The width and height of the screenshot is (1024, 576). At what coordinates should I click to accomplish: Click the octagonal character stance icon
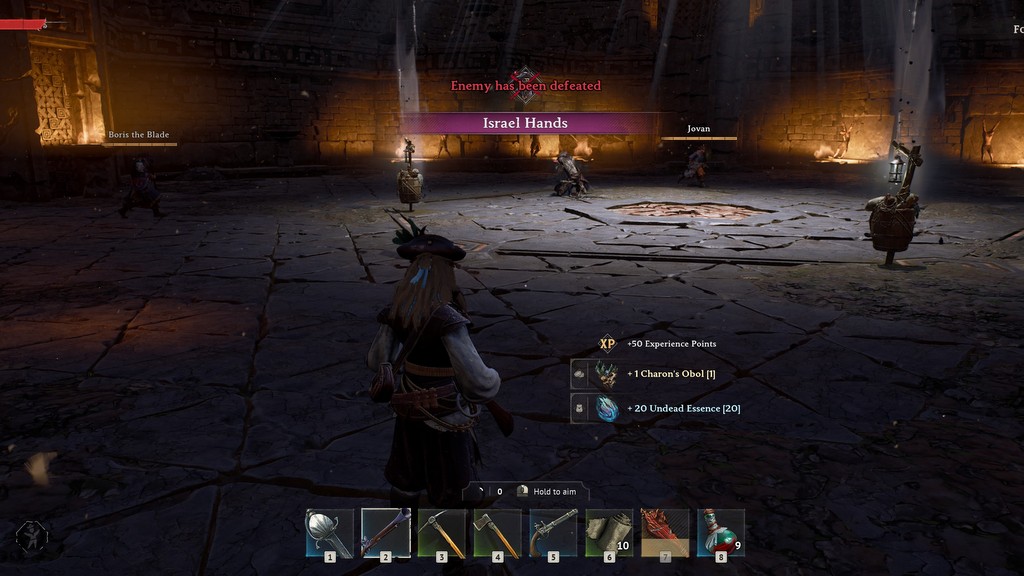(x=32, y=538)
